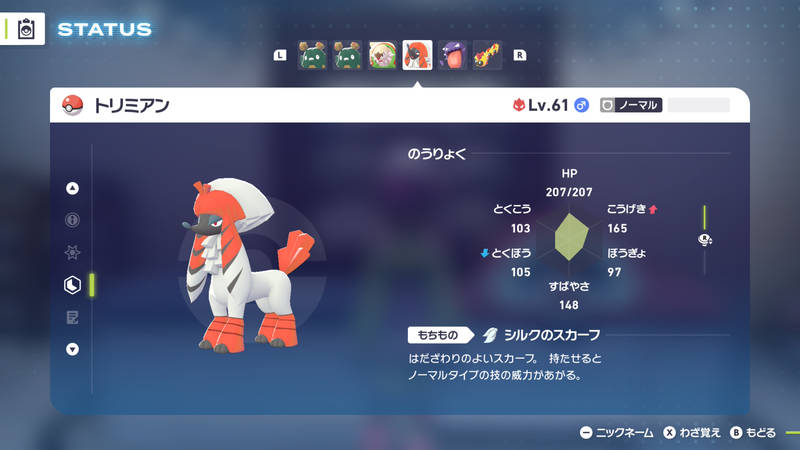
Task: Select Furfrou's highlighted party icon
Action: [417, 55]
